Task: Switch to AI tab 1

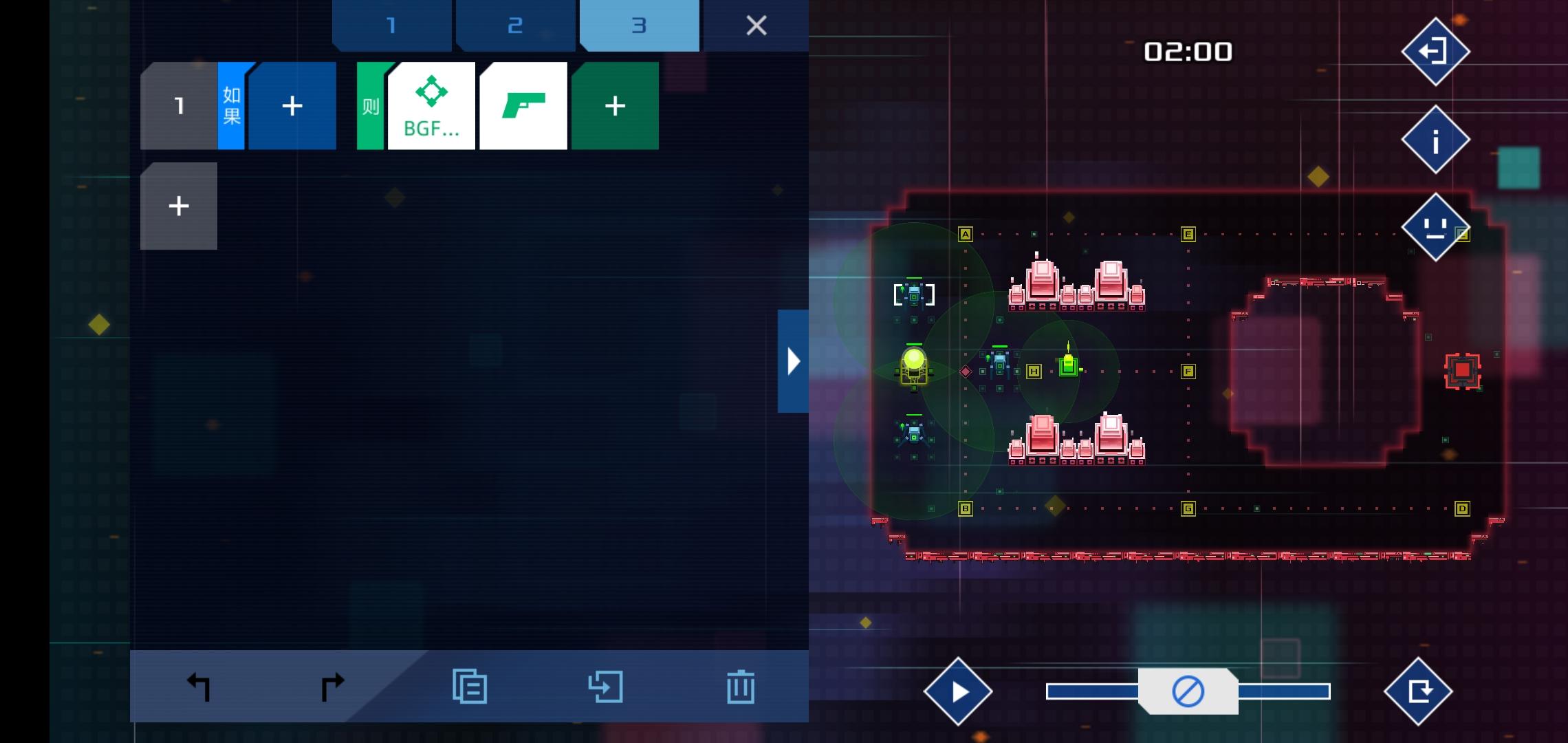Action: coord(391,25)
